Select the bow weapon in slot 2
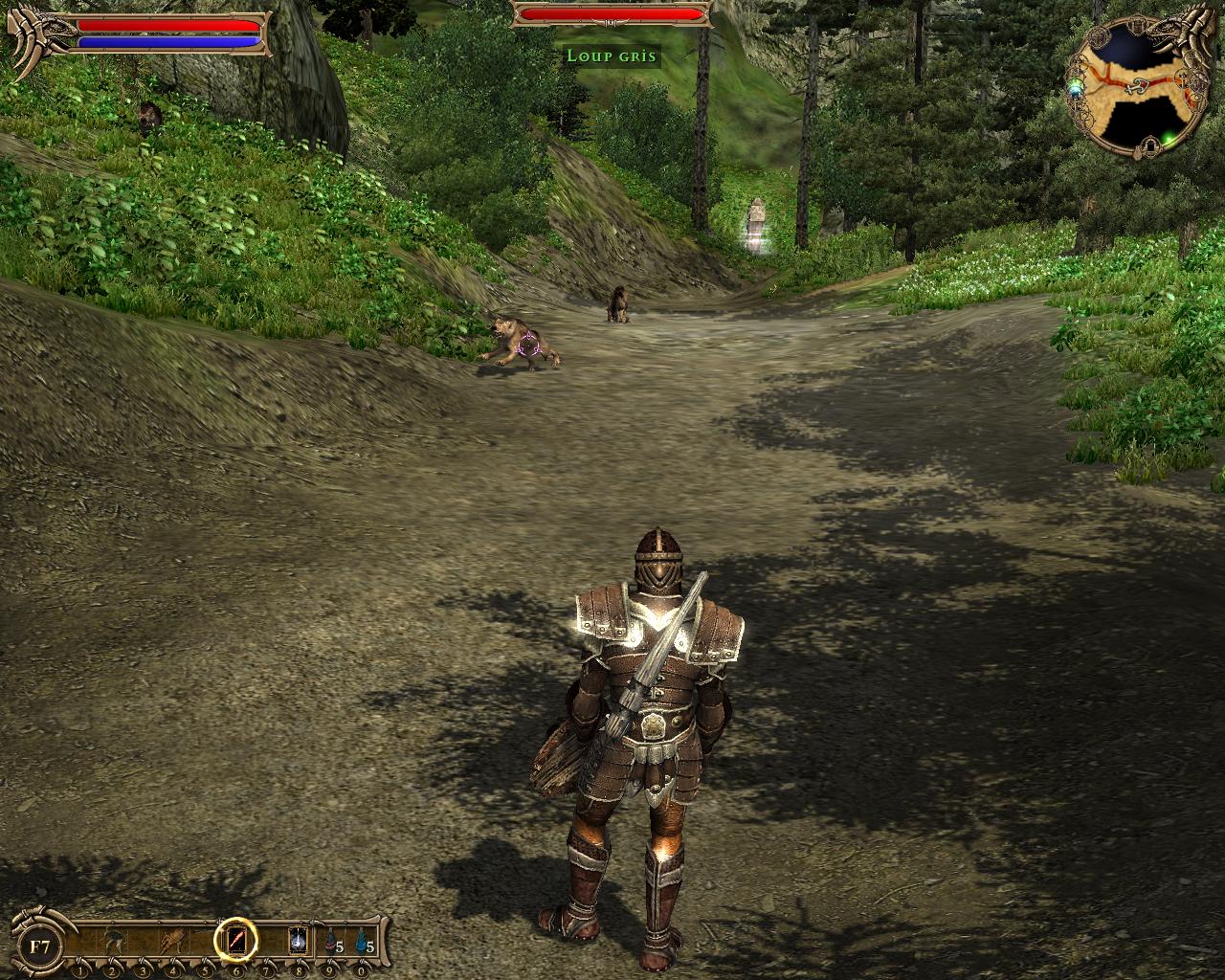Screen dimensions: 1225x980 point(113,941)
